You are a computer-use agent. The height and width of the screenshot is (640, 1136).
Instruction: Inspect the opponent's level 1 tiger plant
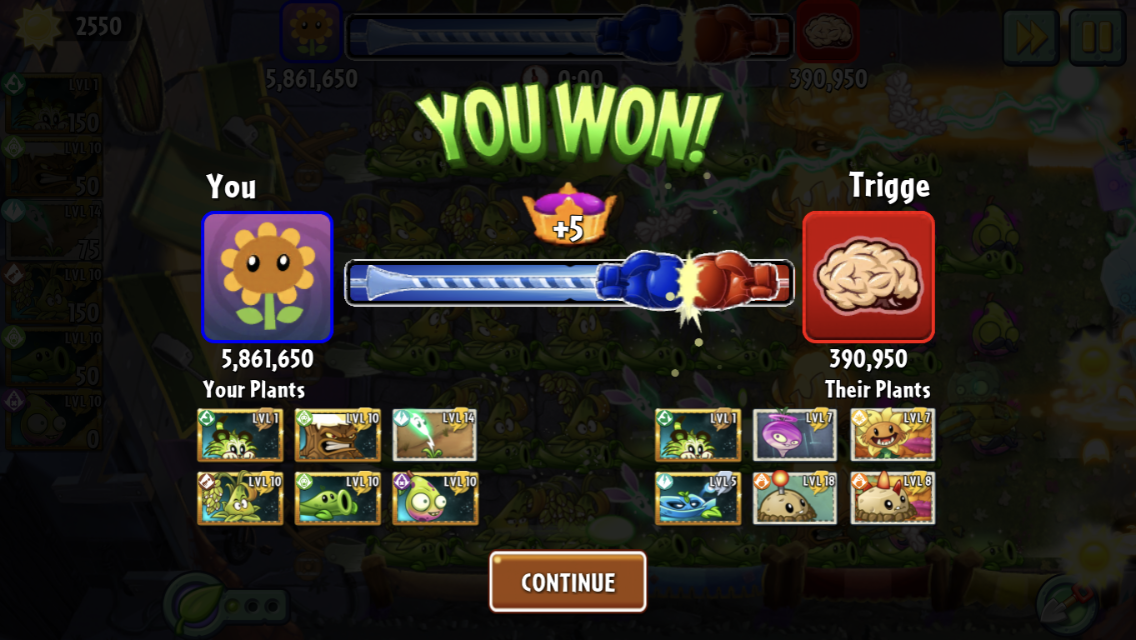697,435
